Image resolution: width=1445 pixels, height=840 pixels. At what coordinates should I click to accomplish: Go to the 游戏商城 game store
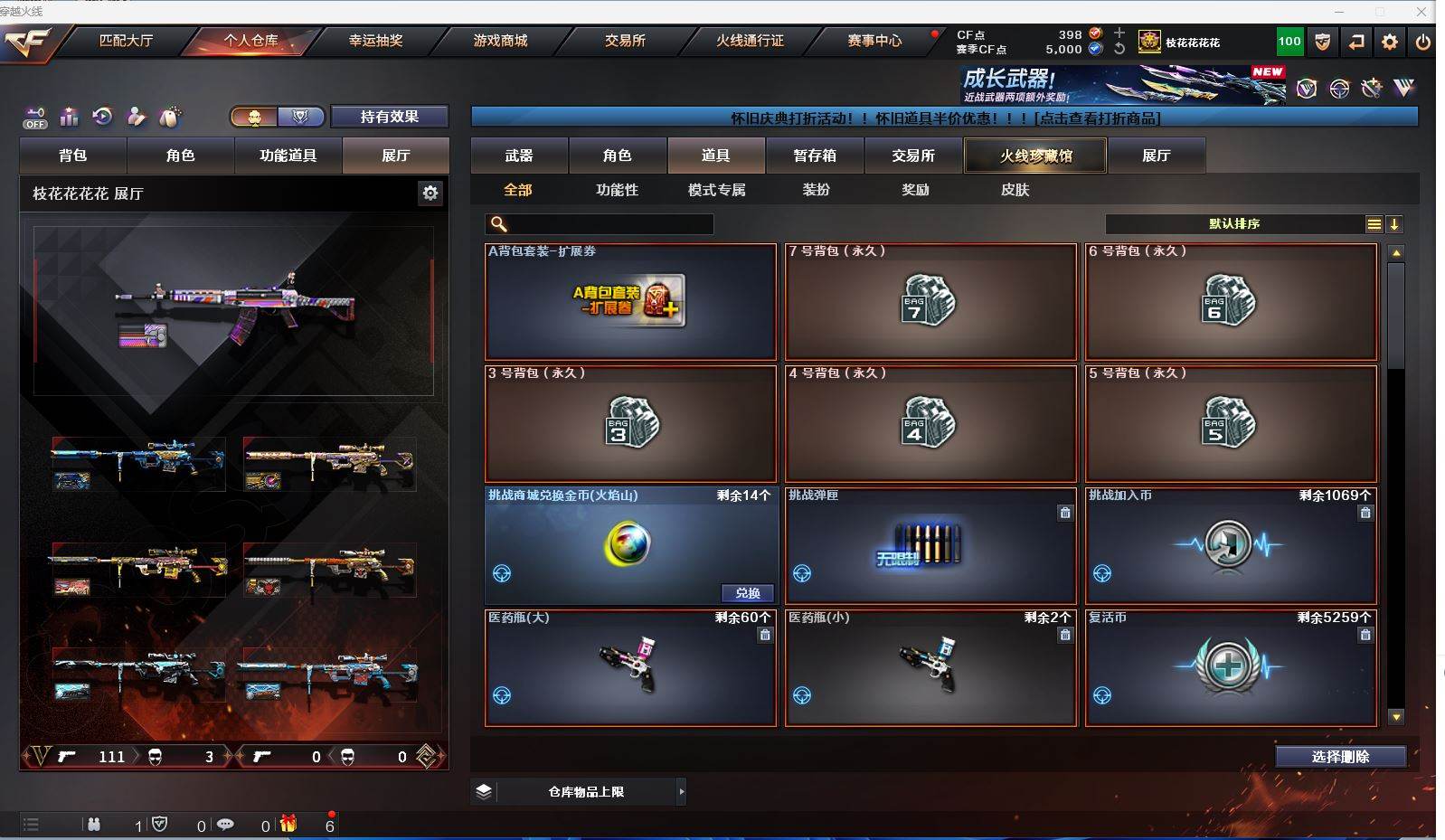[500, 41]
